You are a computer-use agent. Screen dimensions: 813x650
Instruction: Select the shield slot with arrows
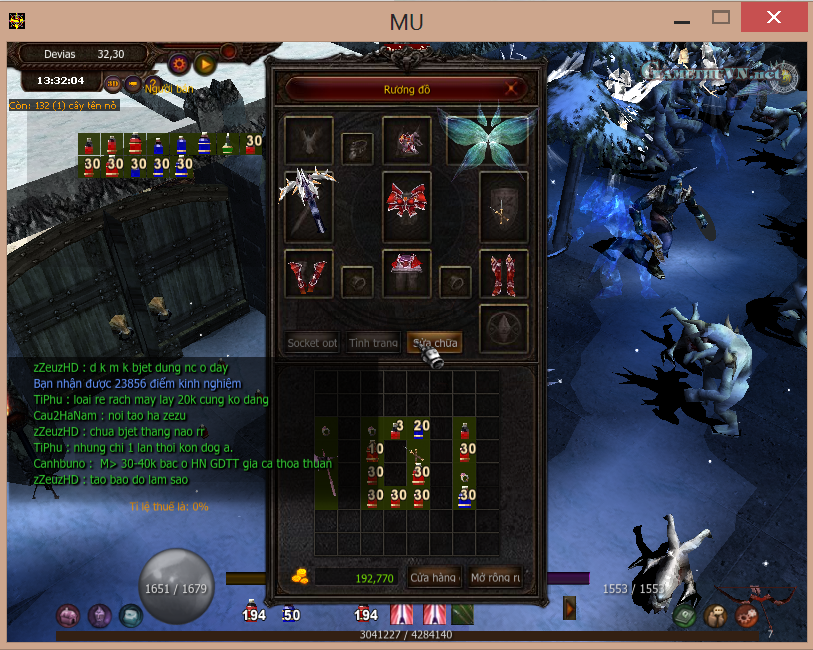point(503,206)
